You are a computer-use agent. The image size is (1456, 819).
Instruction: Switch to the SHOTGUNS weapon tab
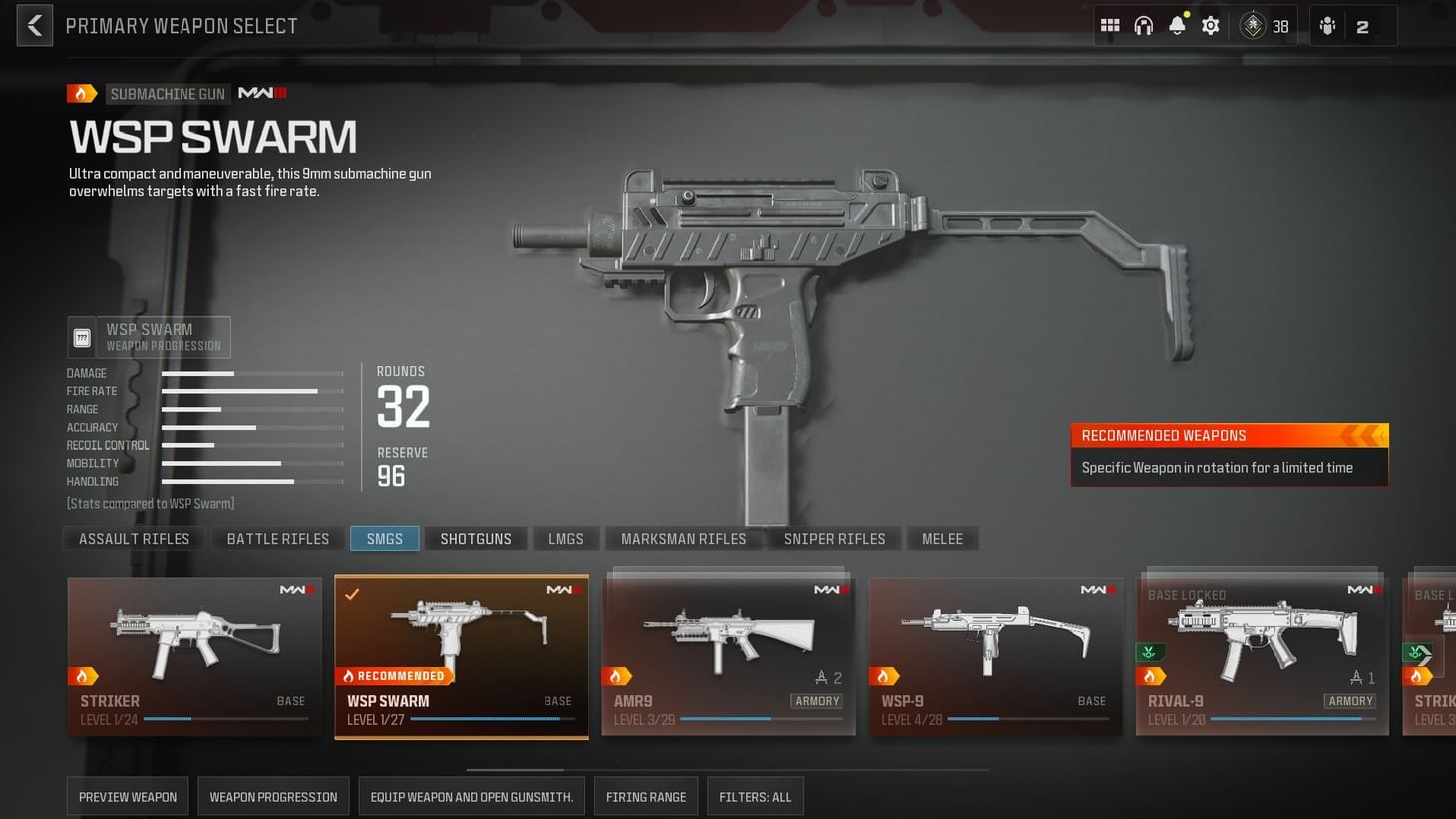(x=476, y=538)
